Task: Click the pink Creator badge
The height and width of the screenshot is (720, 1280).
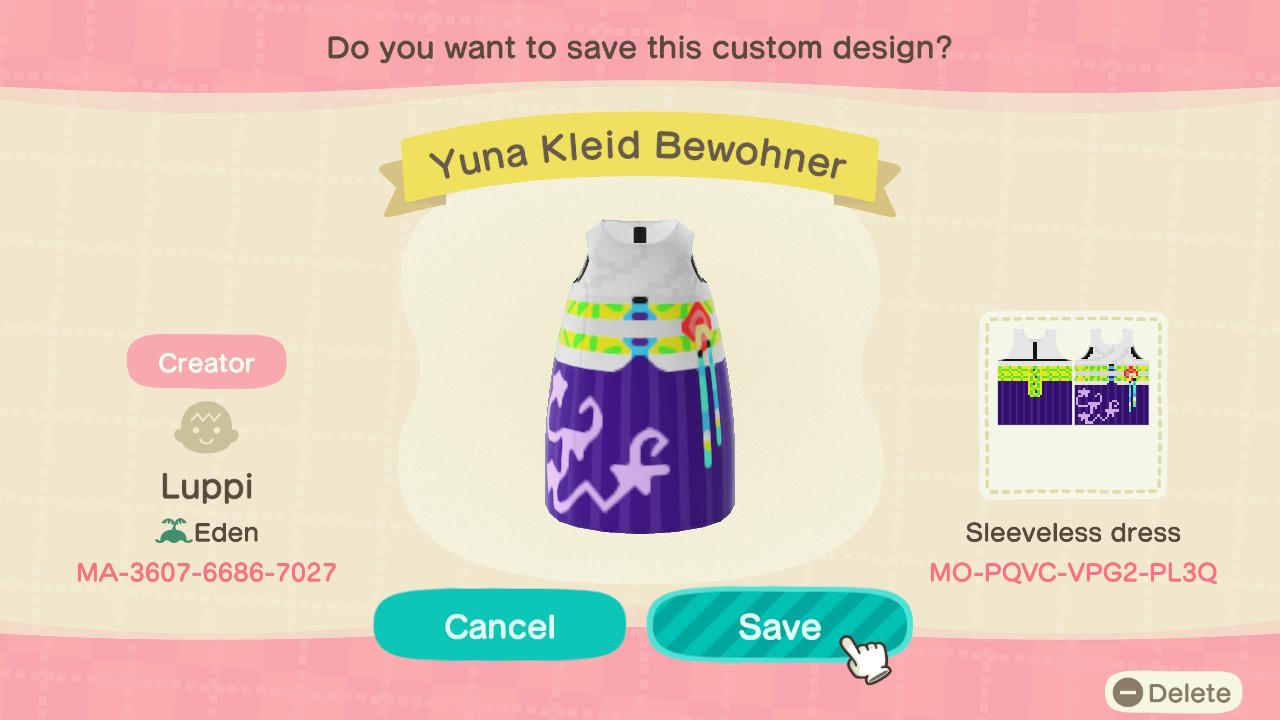Action: (206, 361)
